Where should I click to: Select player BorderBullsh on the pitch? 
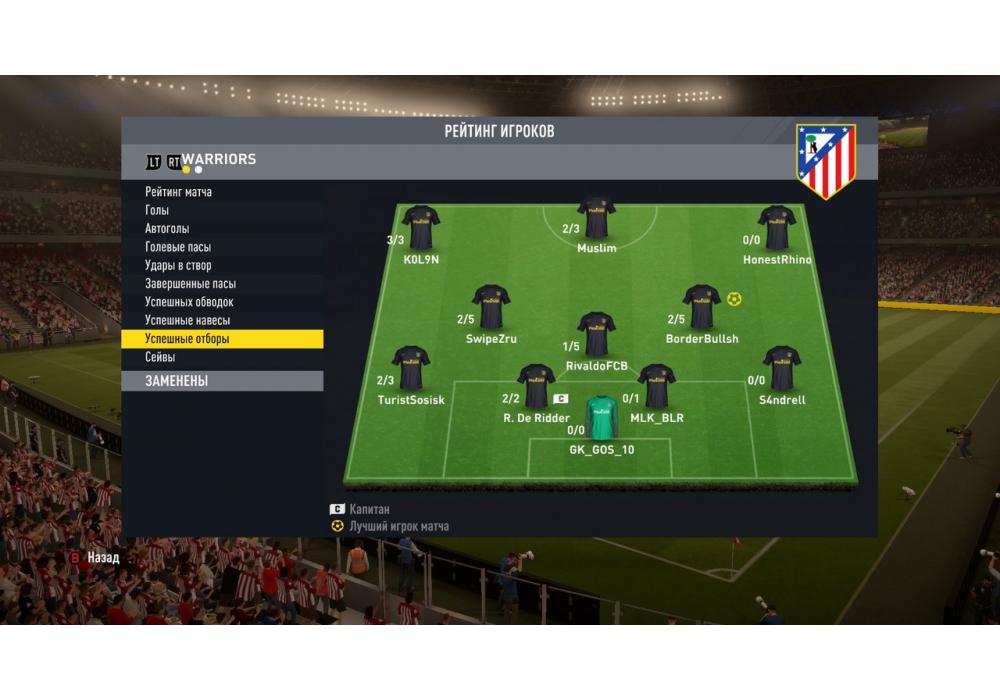pos(702,308)
